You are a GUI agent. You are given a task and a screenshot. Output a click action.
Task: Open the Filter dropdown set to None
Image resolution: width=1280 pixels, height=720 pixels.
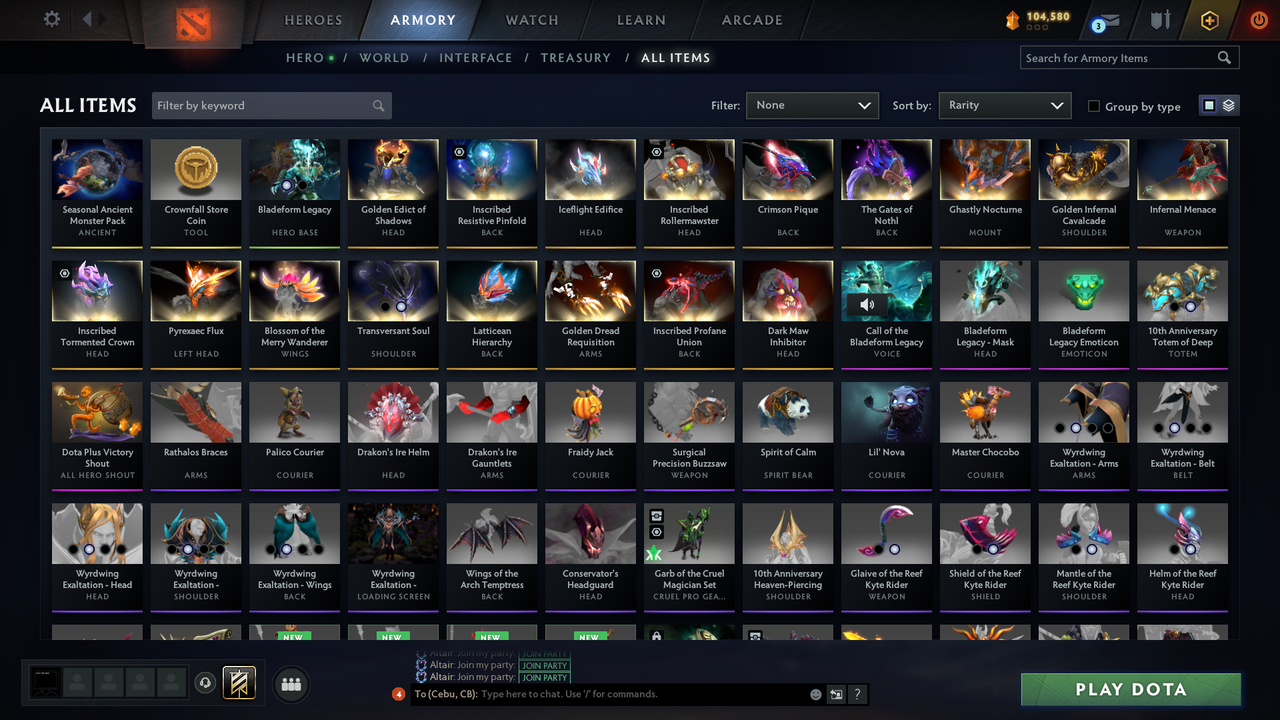[x=811, y=105]
